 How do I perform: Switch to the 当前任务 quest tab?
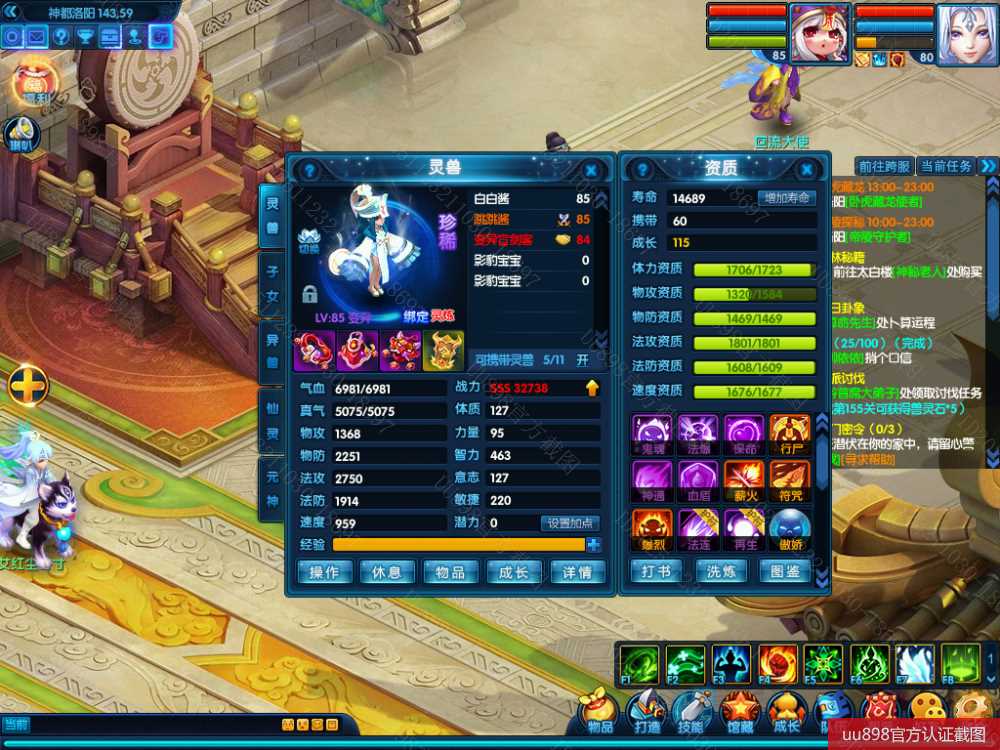click(946, 166)
